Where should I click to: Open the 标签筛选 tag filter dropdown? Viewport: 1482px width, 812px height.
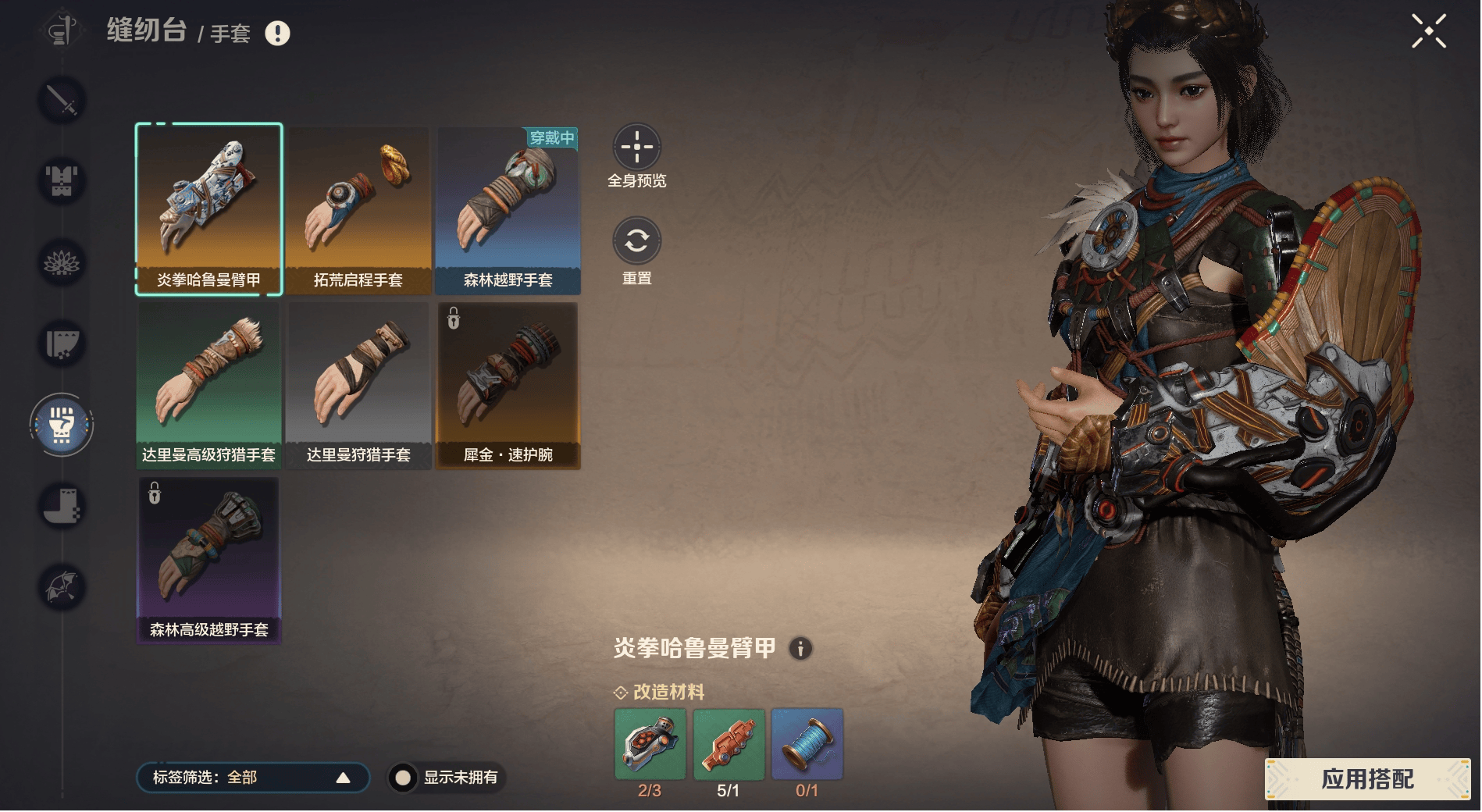[x=252, y=777]
